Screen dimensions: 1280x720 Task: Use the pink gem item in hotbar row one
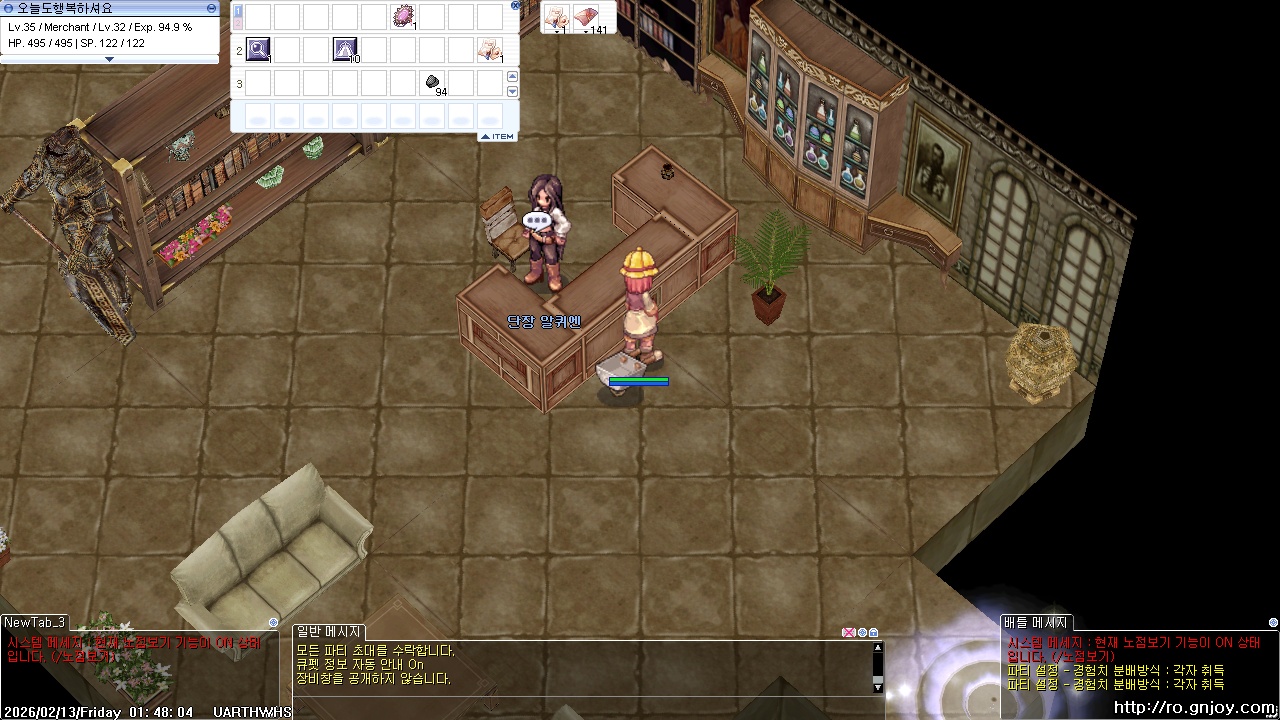[x=403, y=16]
